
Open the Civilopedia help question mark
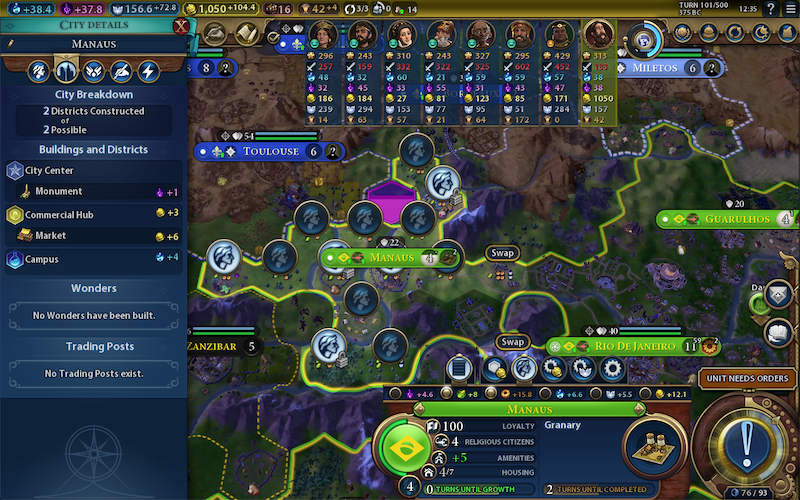click(770, 8)
